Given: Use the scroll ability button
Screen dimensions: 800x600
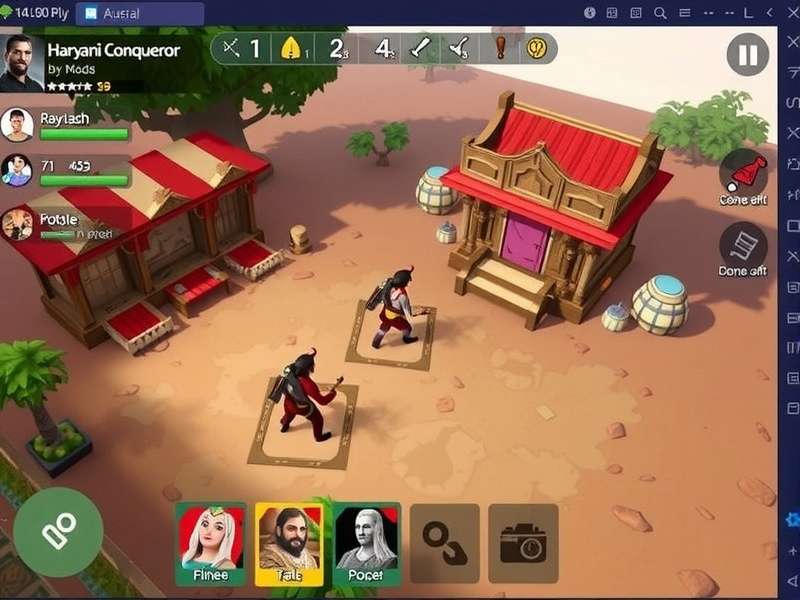Looking at the screenshot, I should click(744, 245).
